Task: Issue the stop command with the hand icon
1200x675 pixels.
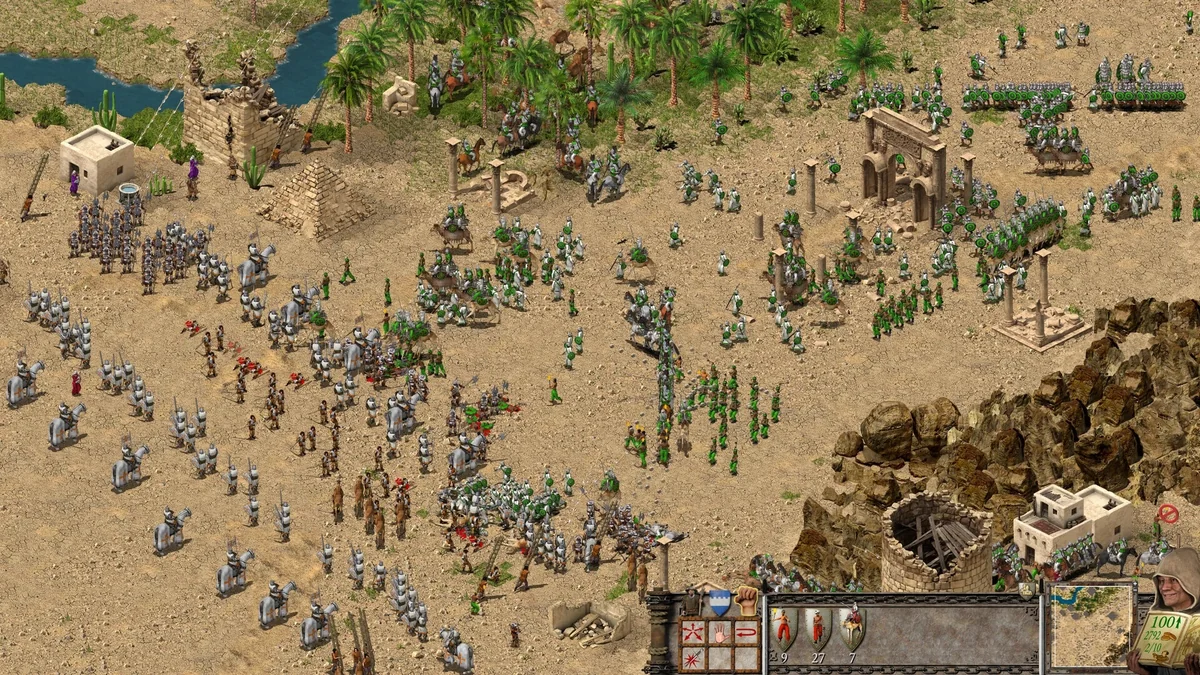Action: coord(718,633)
